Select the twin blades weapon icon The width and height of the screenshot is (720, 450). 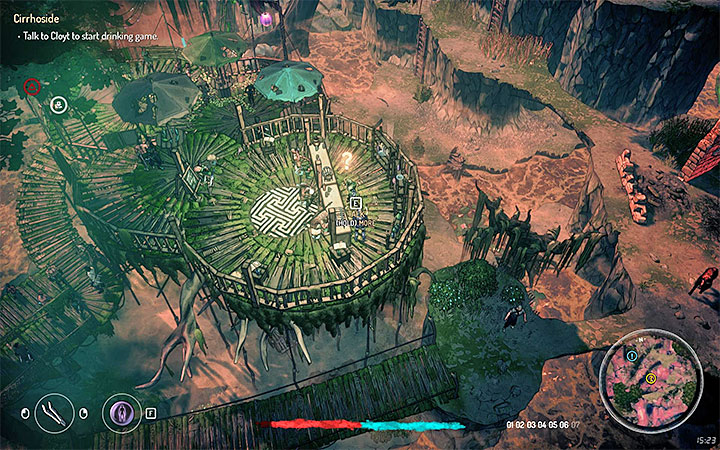tap(51, 412)
